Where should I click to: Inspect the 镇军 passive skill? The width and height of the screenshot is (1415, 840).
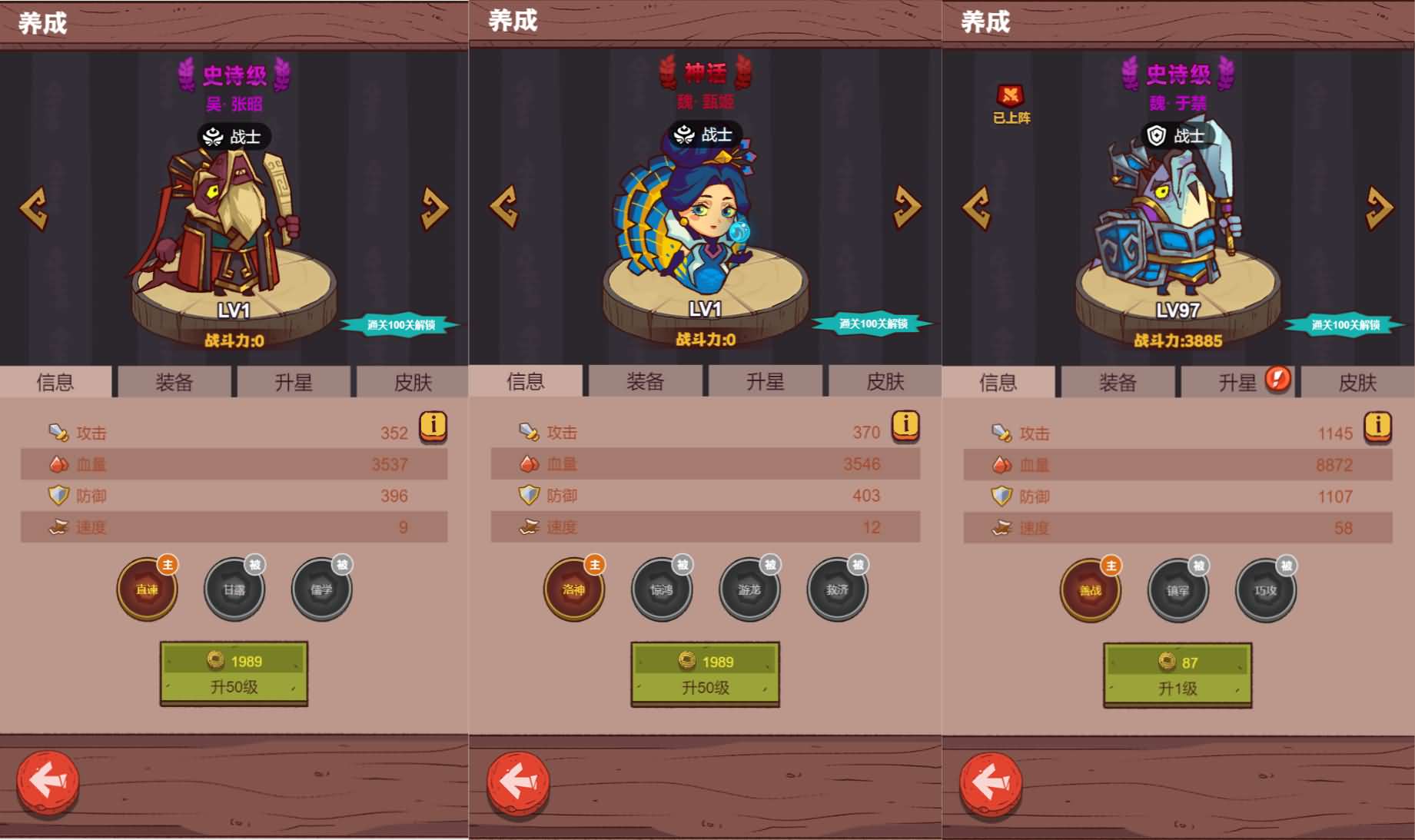pyautogui.click(x=1178, y=590)
